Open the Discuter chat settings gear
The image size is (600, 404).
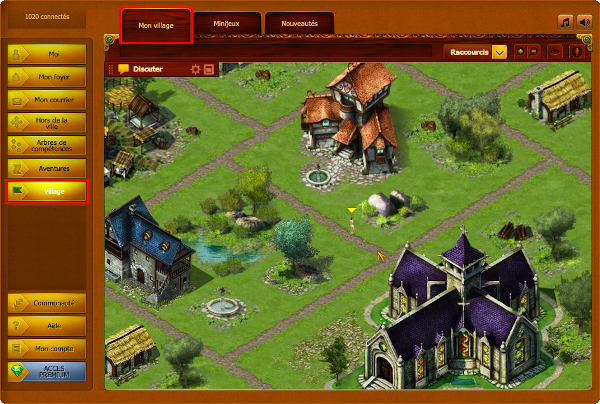pos(196,69)
